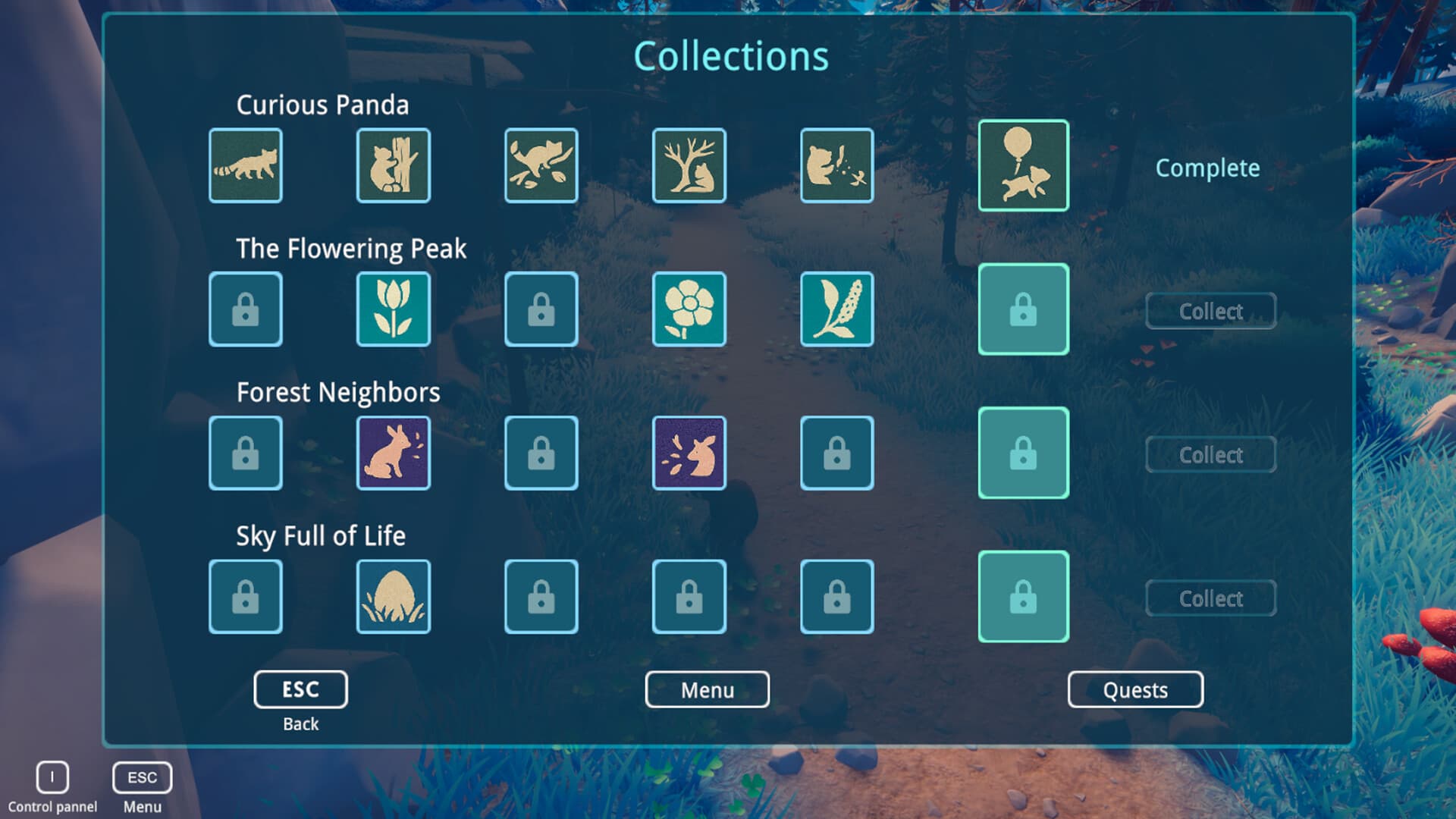Click the locked reward slot for Sky Full of Life
Image resolution: width=1456 pixels, height=819 pixels.
(x=1023, y=596)
